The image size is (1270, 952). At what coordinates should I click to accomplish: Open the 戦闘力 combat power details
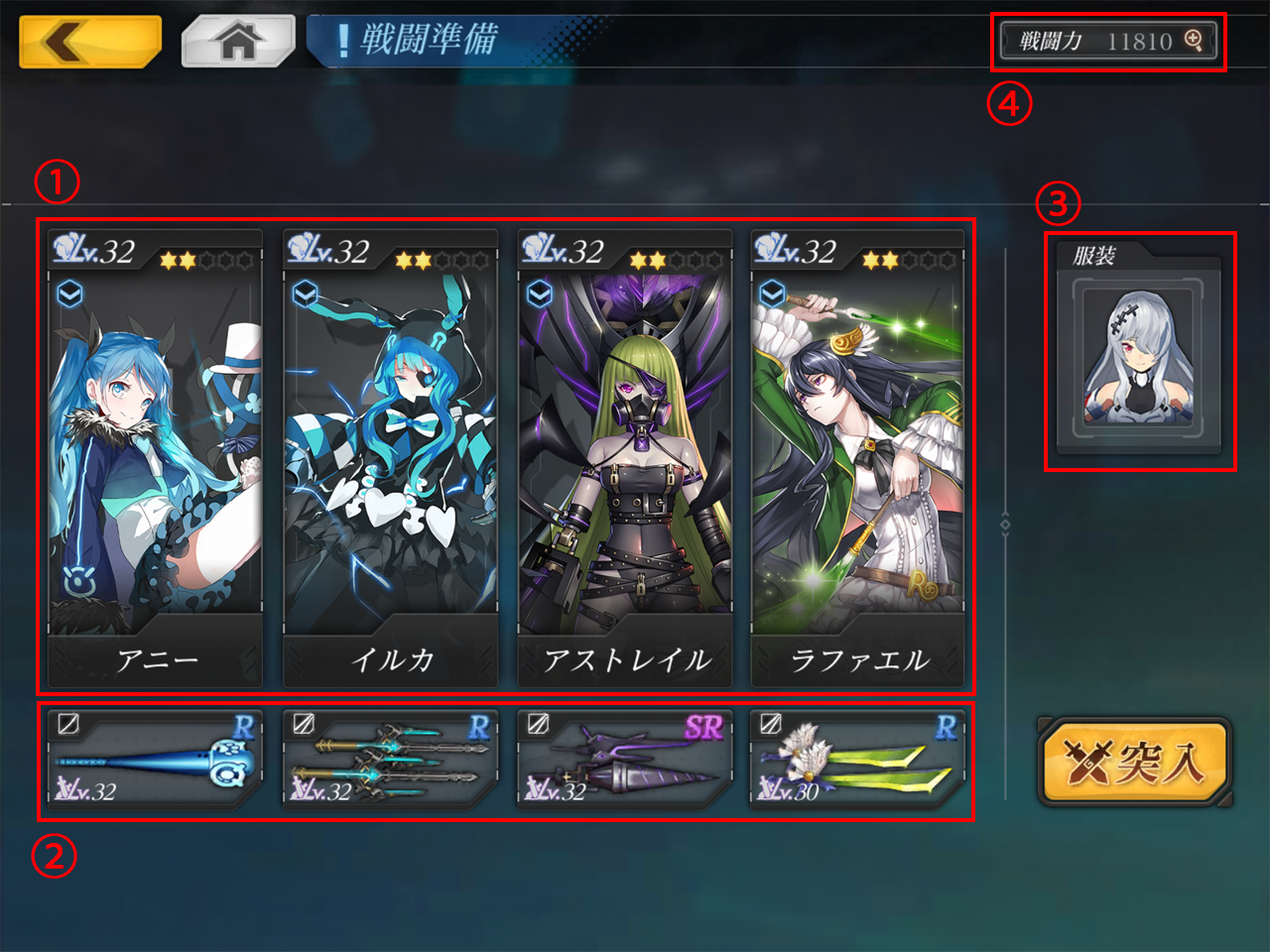pyautogui.click(x=1108, y=42)
